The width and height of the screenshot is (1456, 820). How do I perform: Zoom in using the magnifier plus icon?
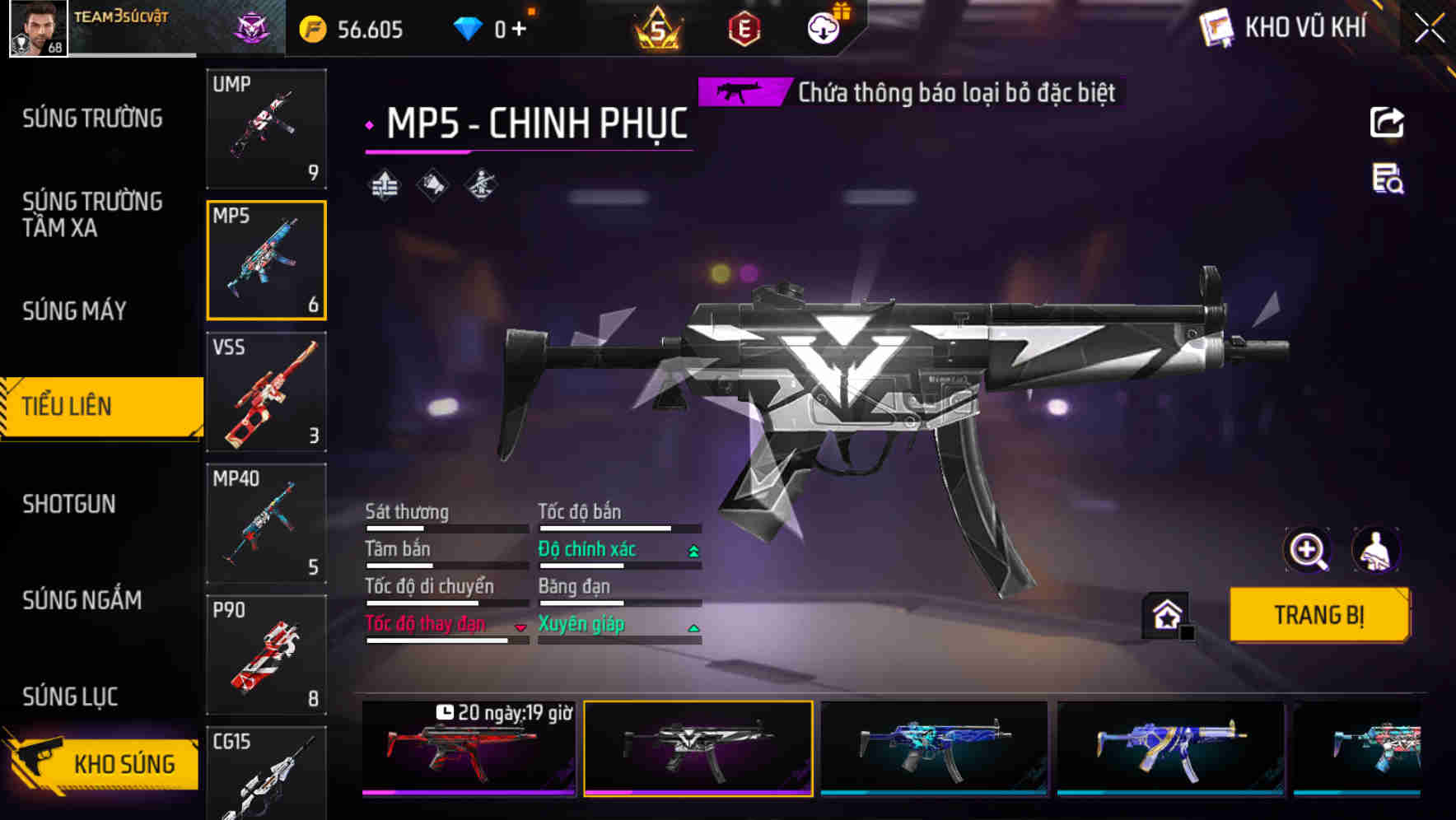tap(1307, 550)
